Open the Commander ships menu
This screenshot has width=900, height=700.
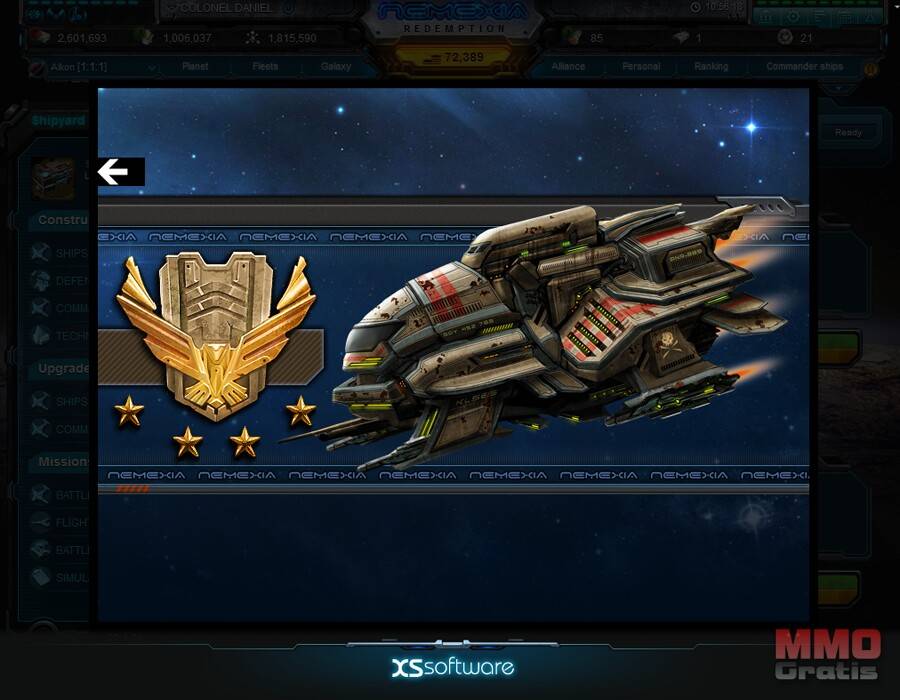point(804,67)
